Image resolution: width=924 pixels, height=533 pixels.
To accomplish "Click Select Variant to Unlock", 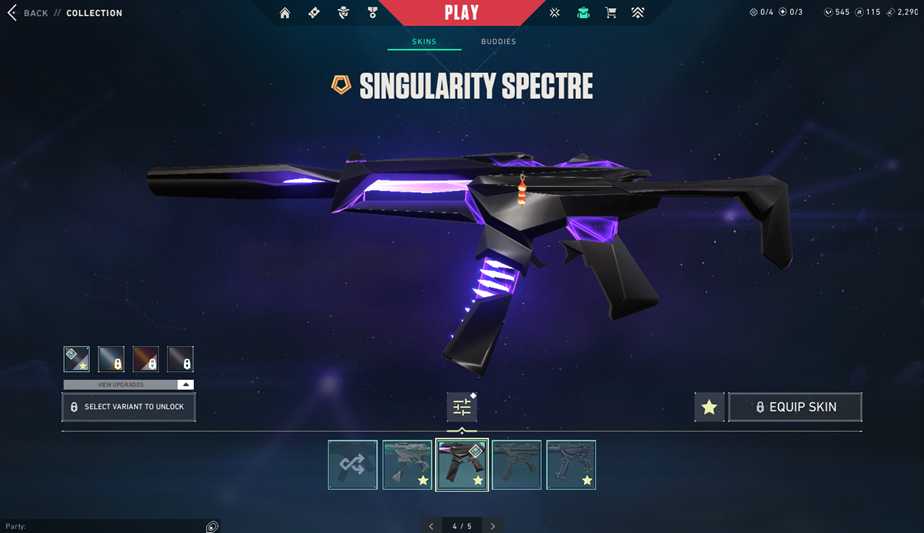I will (x=128, y=407).
